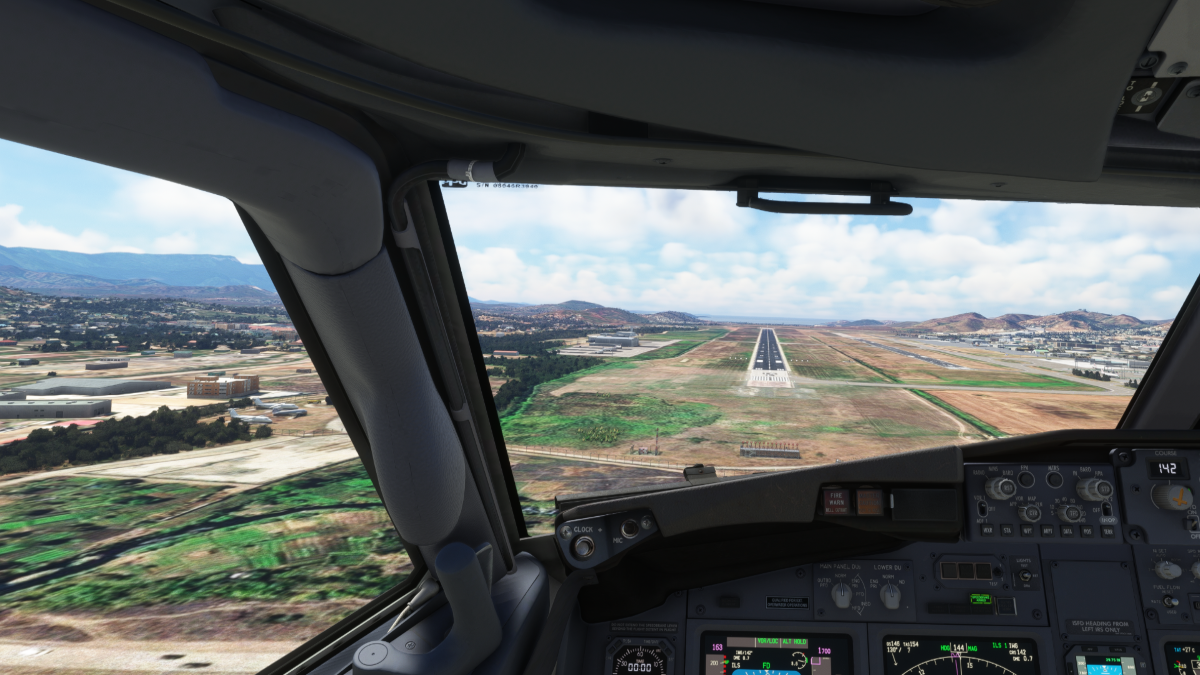Toggle the WPT map button
The image size is (1200, 675).
[1026, 530]
